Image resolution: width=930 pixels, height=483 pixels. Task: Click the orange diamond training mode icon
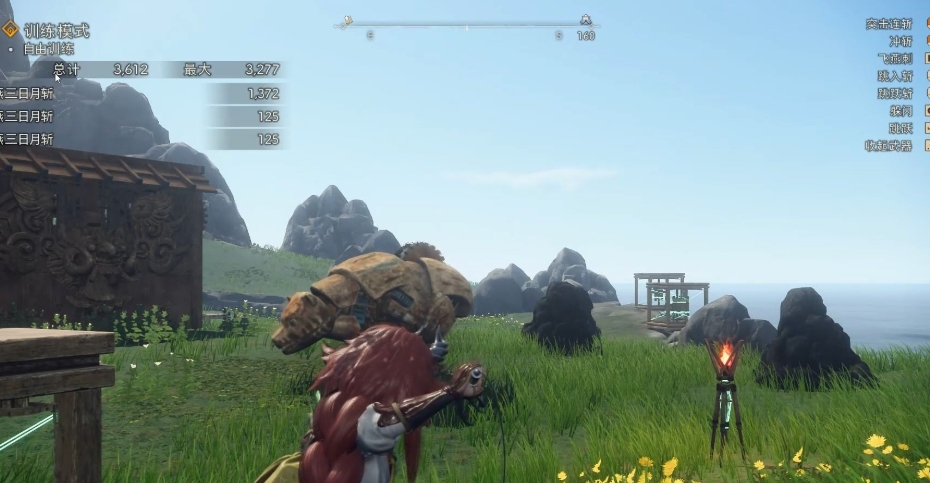(x=10, y=30)
